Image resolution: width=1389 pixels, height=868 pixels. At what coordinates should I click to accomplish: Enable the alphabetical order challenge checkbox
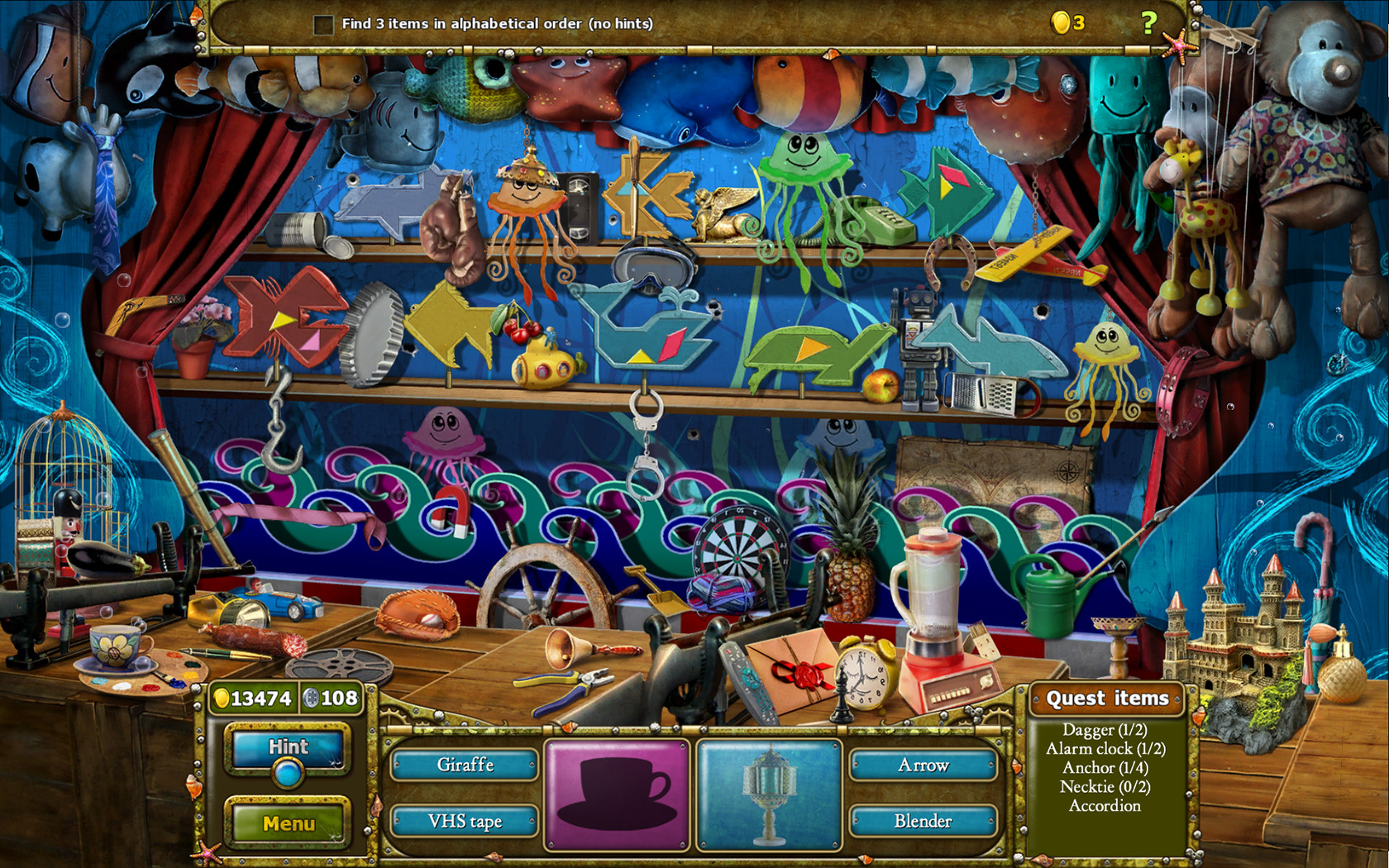pyautogui.click(x=322, y=24)
